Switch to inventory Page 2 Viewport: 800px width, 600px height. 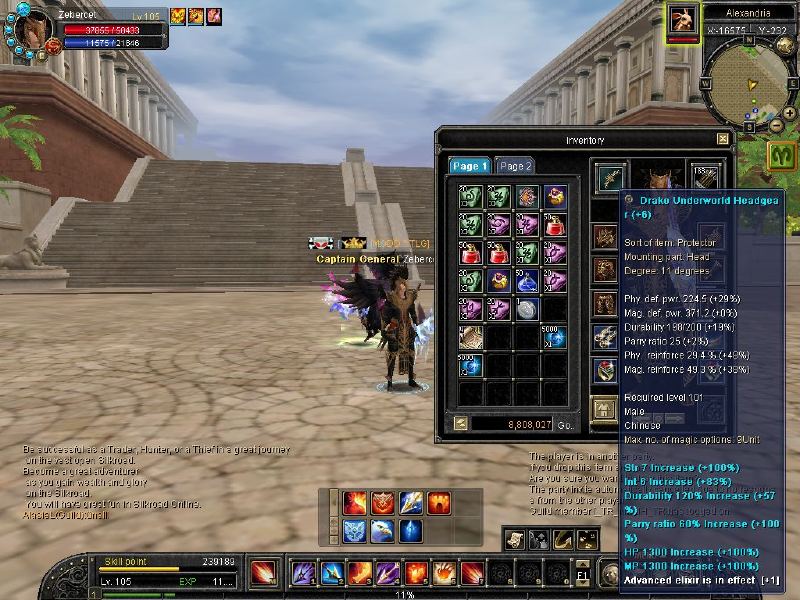515,166
